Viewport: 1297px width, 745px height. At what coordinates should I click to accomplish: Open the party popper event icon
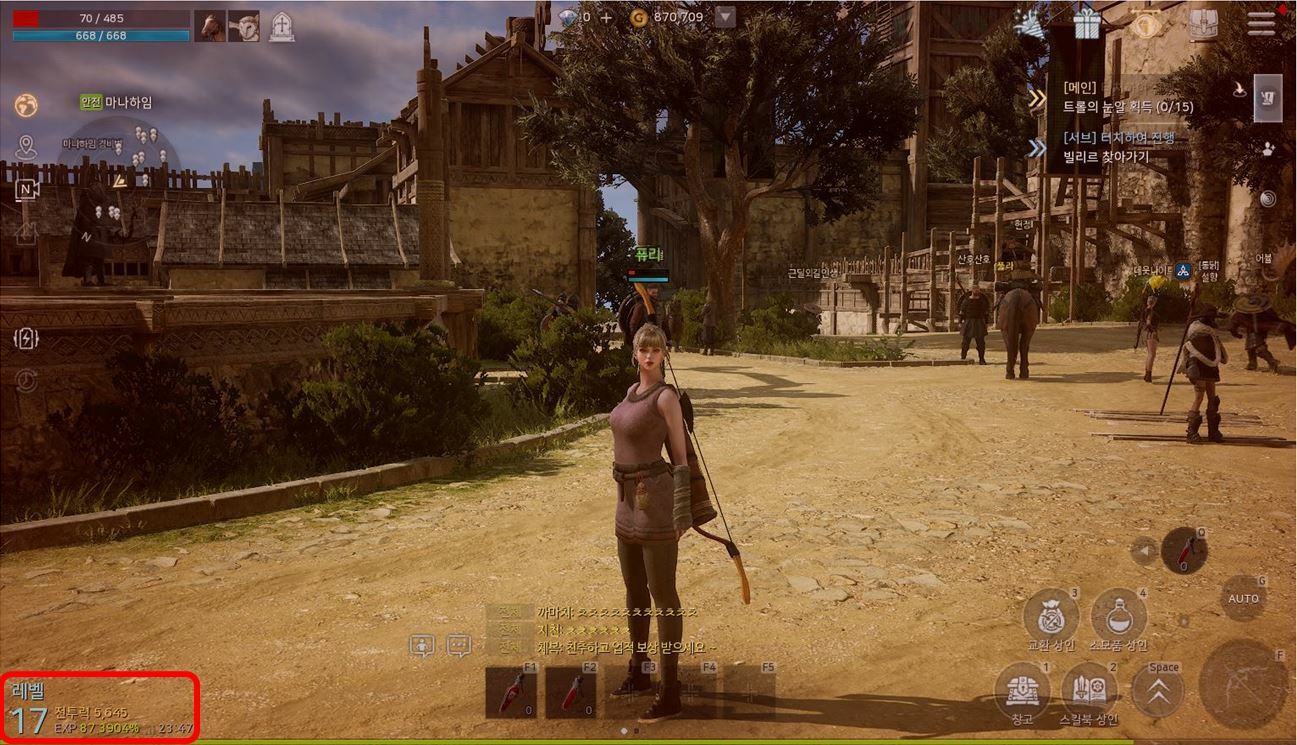pos(1027,24)
